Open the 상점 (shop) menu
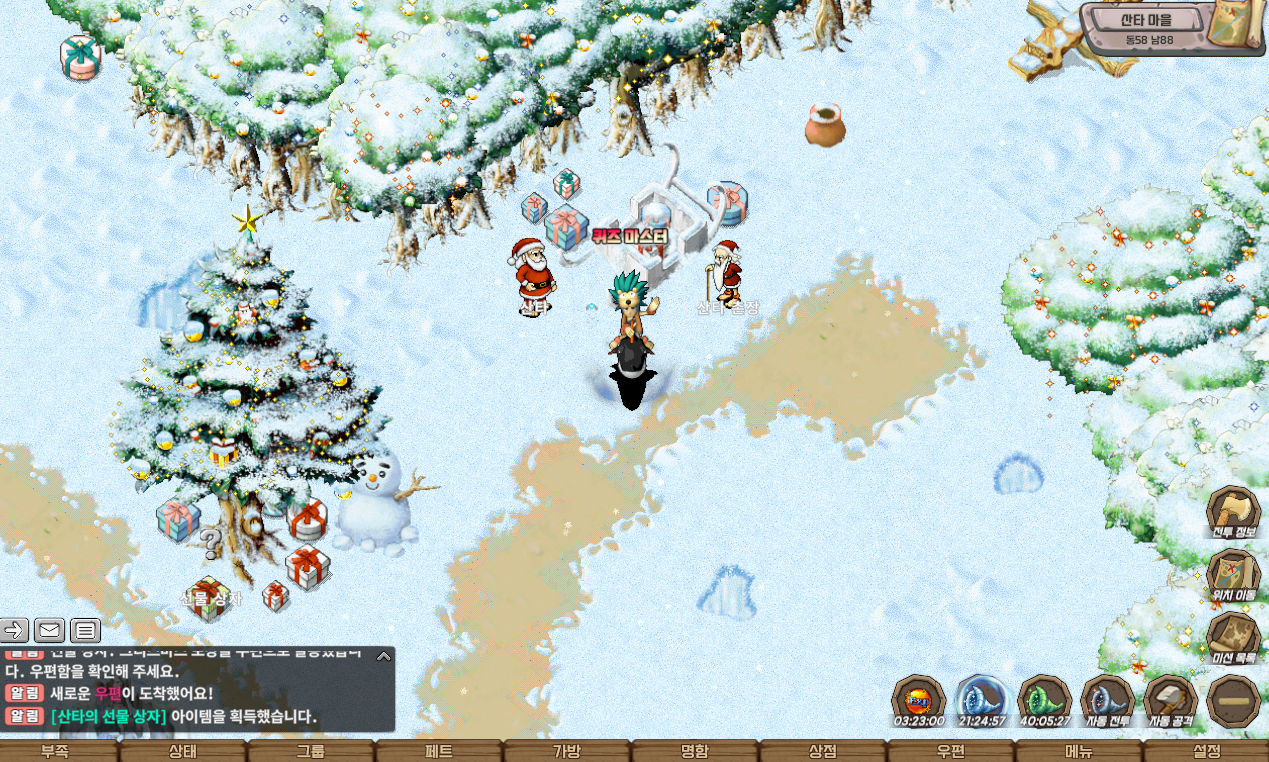1269x762 pixels. 822,751
